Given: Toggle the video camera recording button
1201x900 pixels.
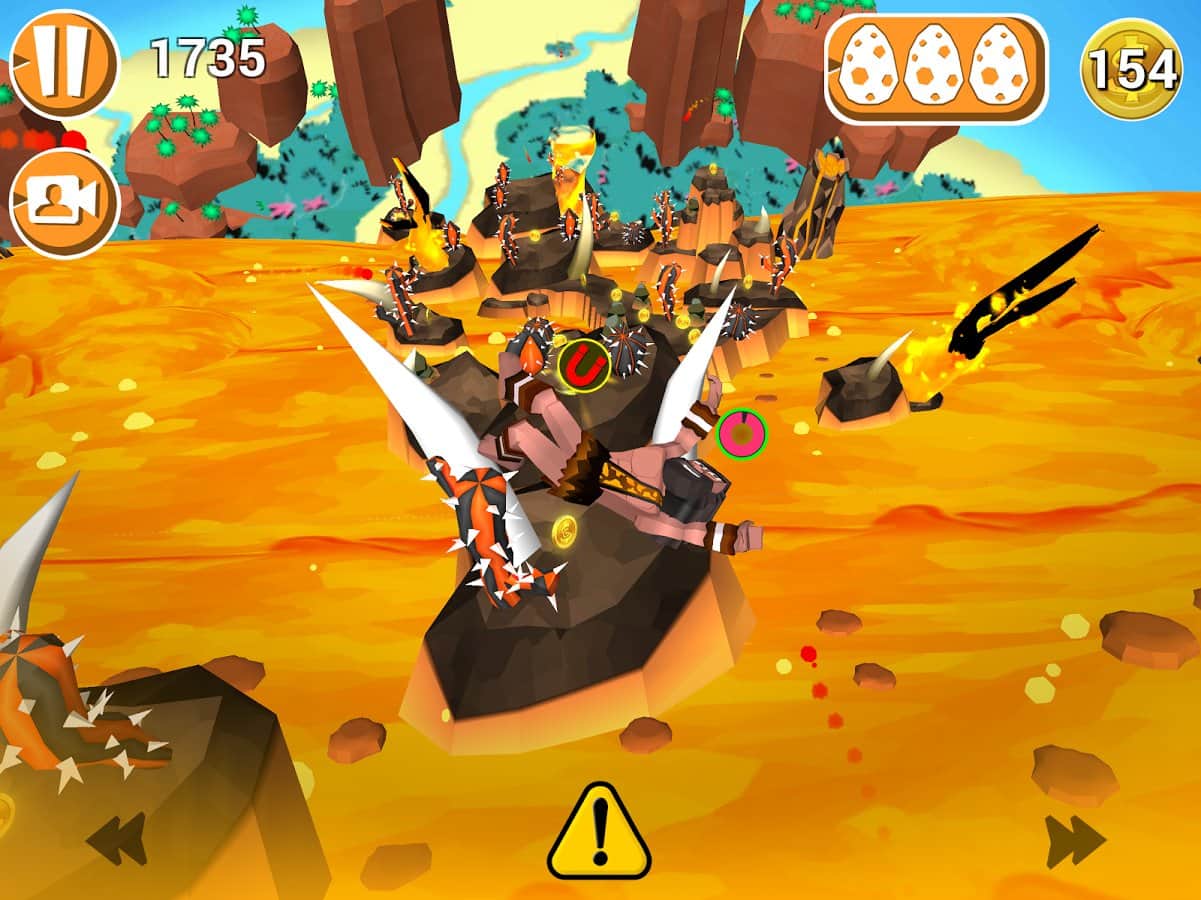Looking at the screenshot, I should pyautogui.click(x=63, y=203).
